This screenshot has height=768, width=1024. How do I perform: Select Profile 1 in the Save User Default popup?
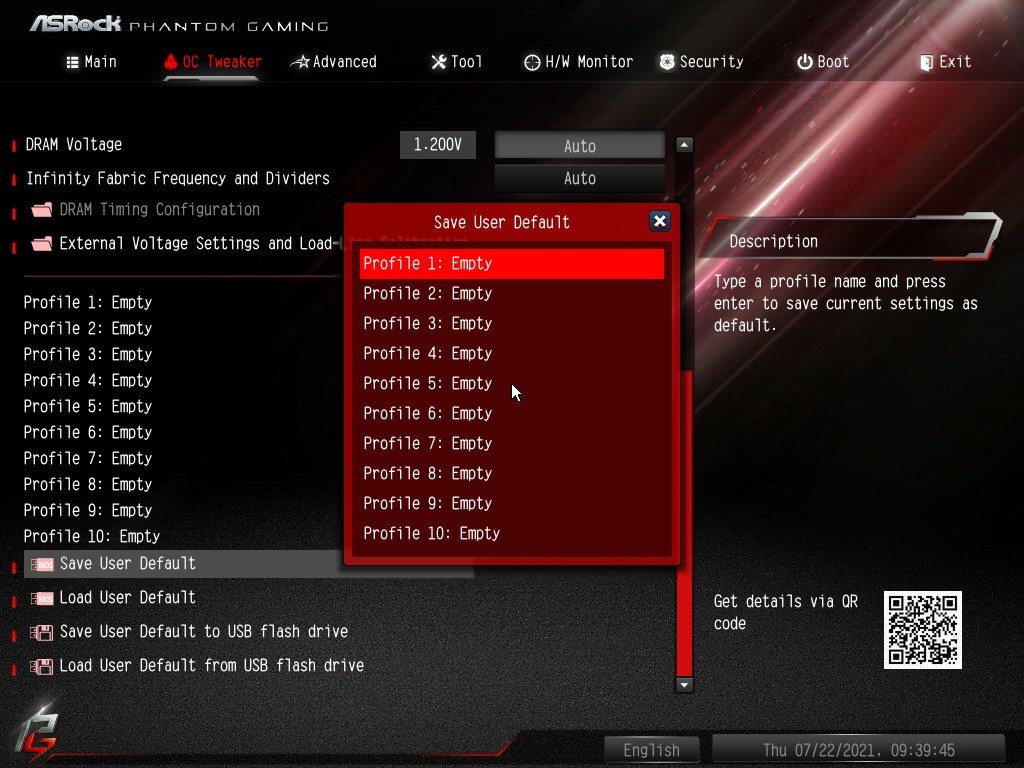click(511, 264)
